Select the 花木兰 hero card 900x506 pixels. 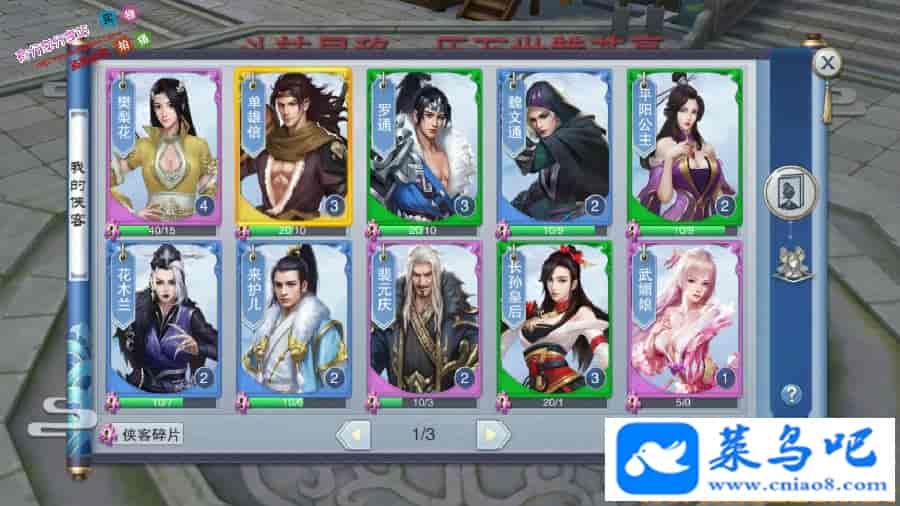click(x=164, y=318)
